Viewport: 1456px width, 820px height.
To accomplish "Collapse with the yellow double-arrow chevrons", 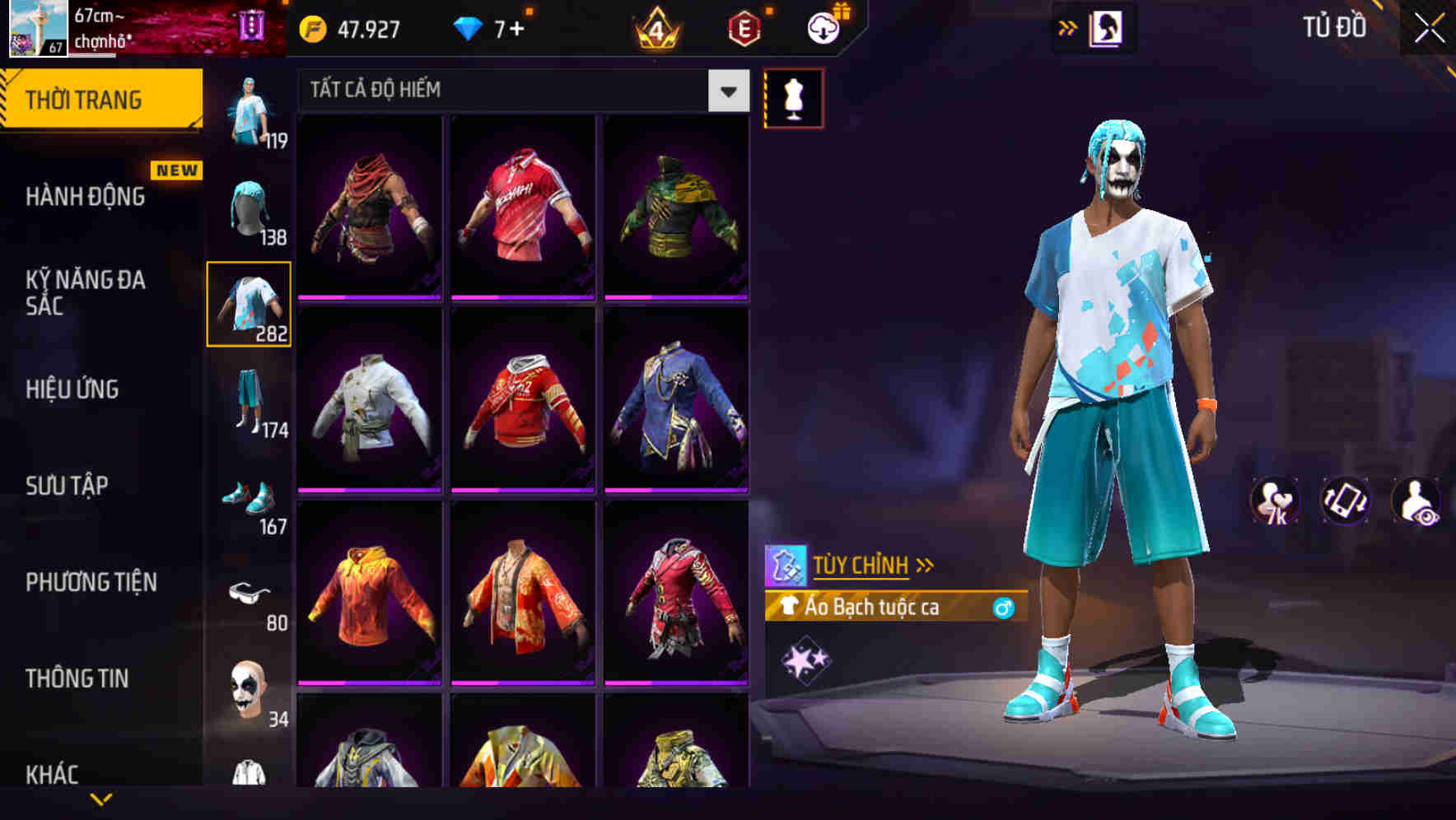I will point(1067,27).
